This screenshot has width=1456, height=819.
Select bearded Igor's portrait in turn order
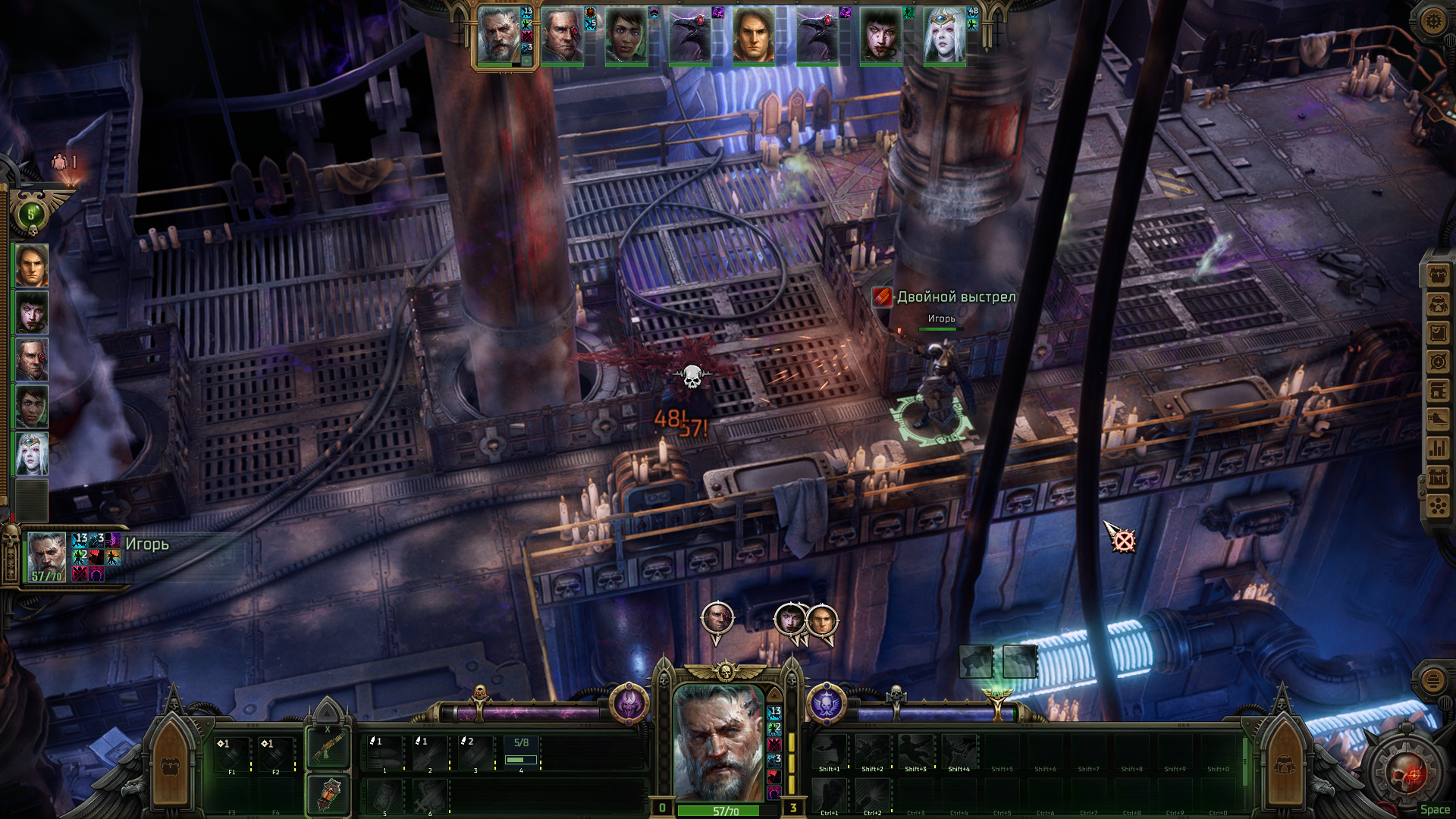499,36
